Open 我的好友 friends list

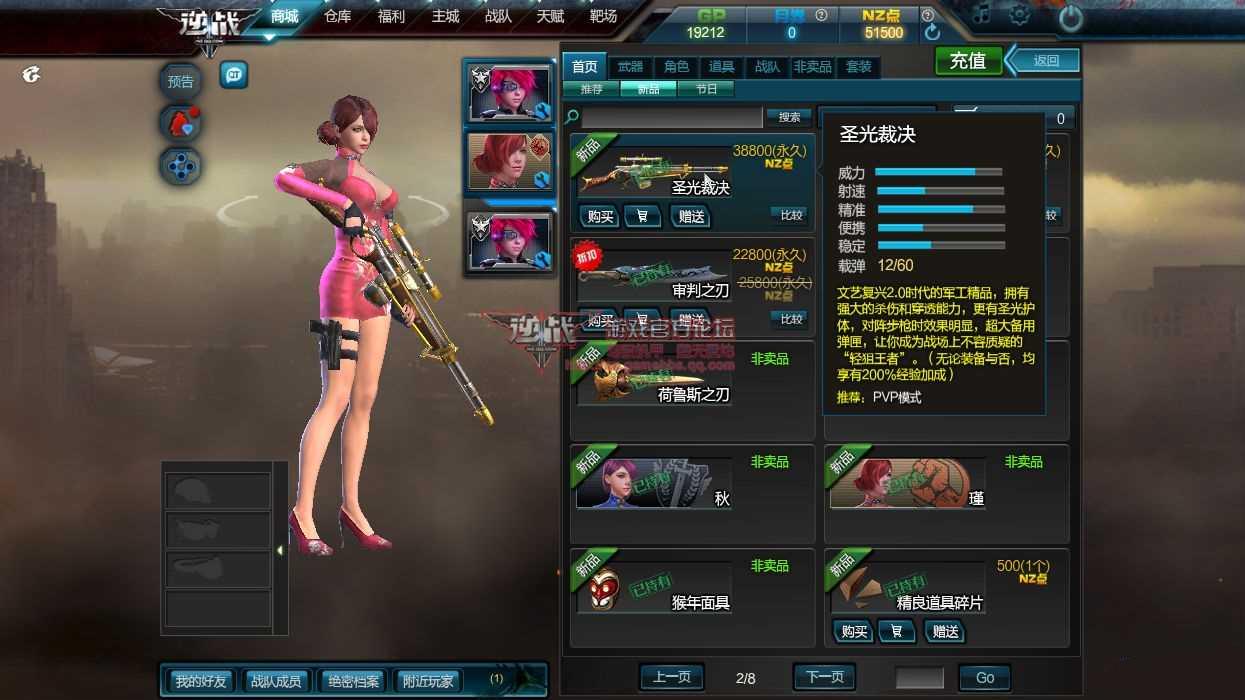[201, 681]
